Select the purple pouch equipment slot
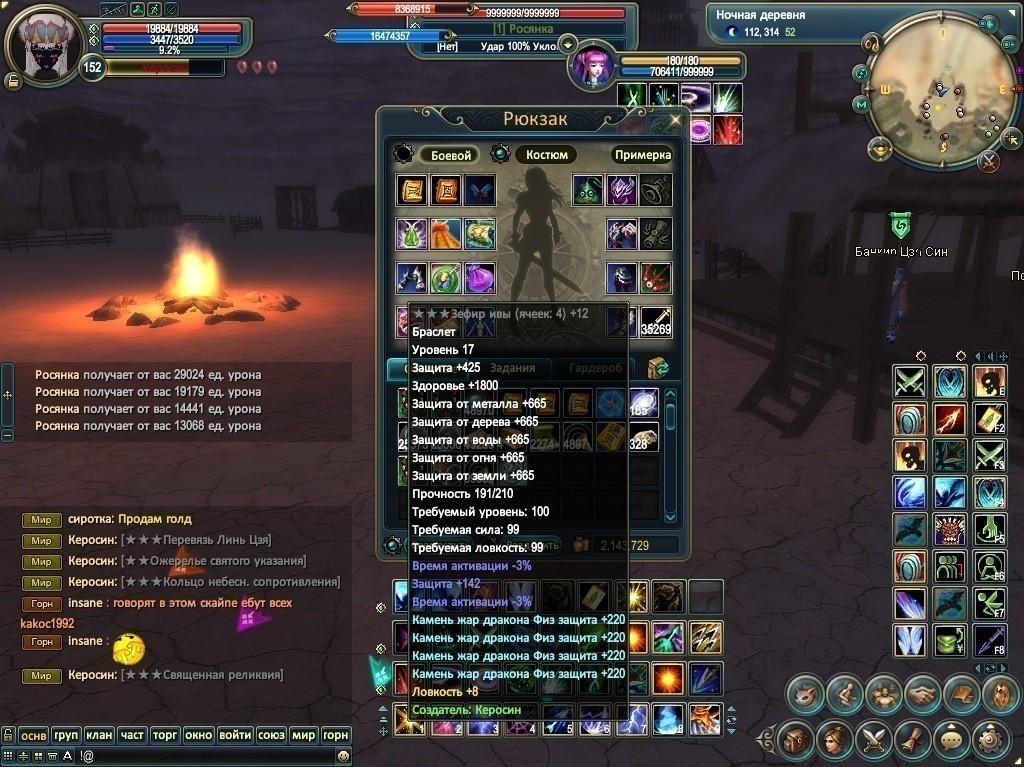 tap(480, 278)
